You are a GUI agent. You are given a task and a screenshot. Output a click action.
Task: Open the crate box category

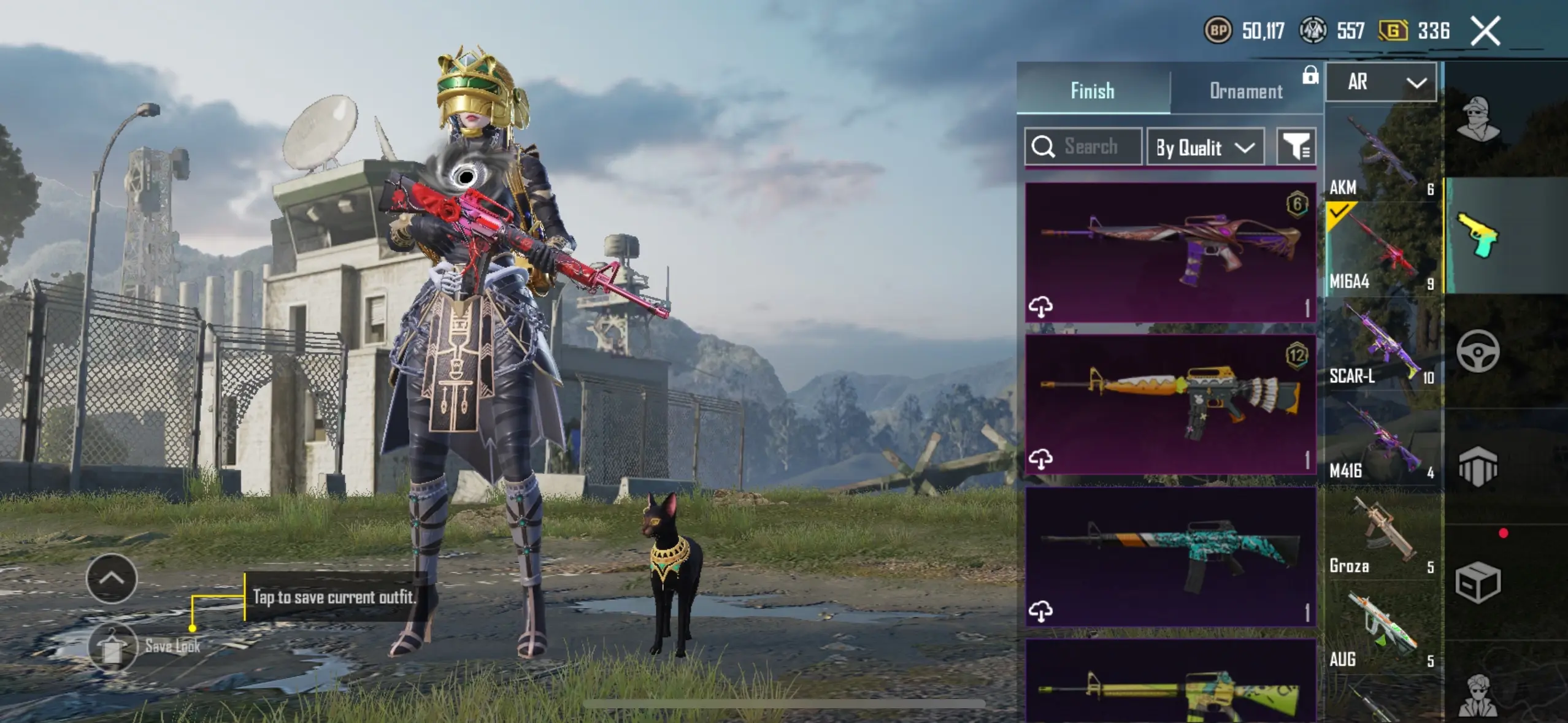pos(1478,582)
